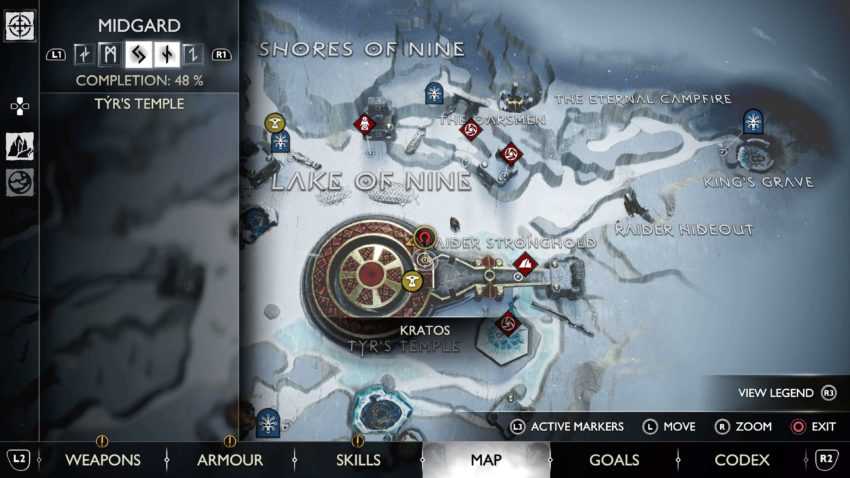Open the Goals tab
The width and height of the screenshot is (850, 478).
614,460
